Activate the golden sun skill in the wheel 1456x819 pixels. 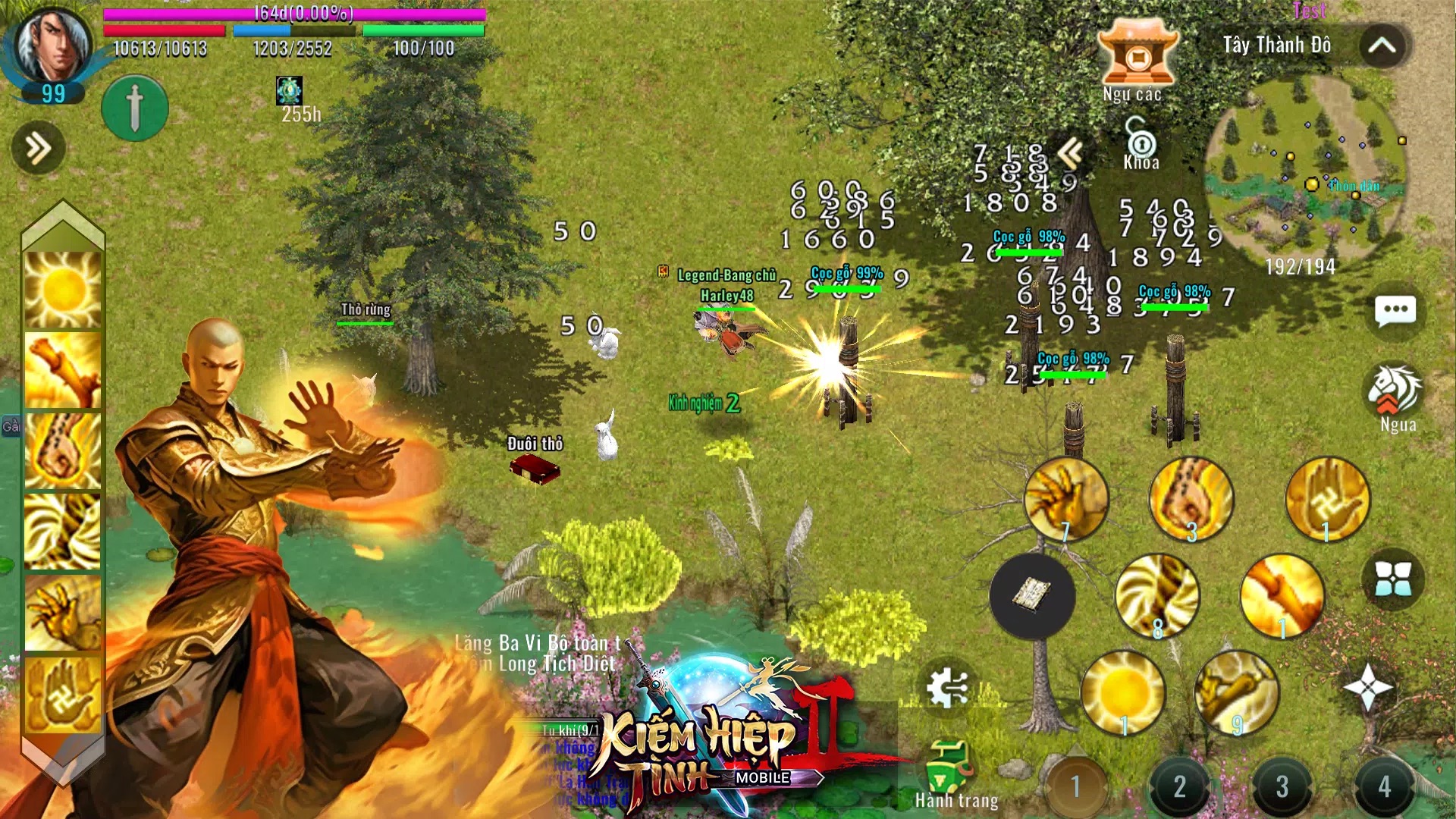click(x=1123, y=692)
